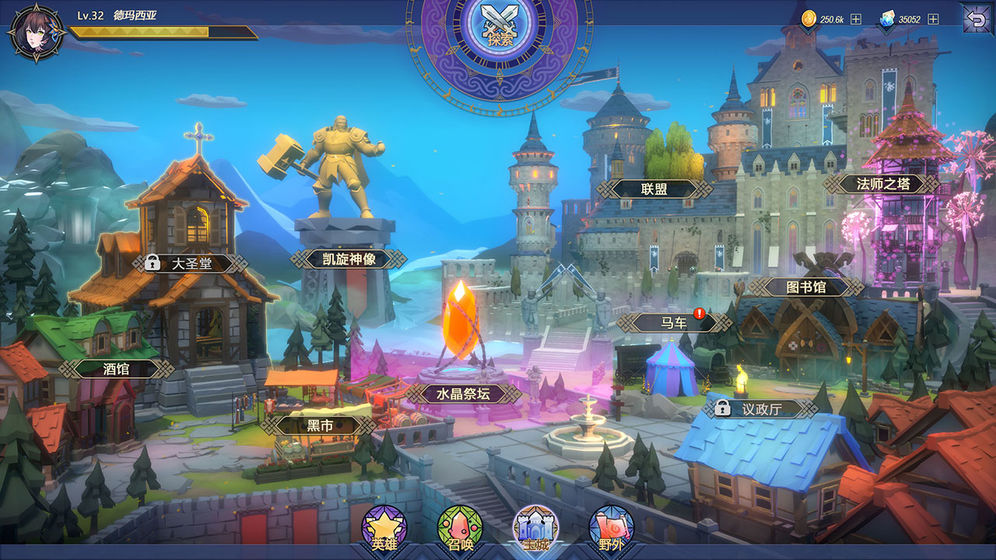Open the 水晶祭坛 crystal altar
This screenshot has height=560, width=996.
tap(464, 393)
